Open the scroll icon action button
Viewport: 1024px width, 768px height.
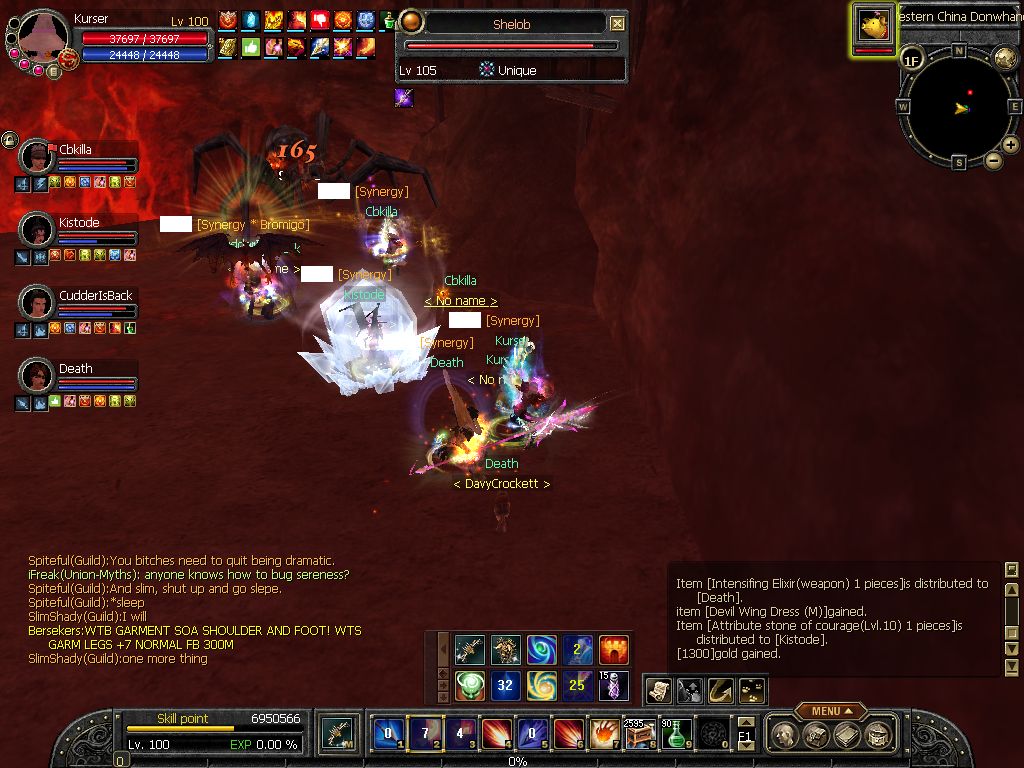click(658, 690)
